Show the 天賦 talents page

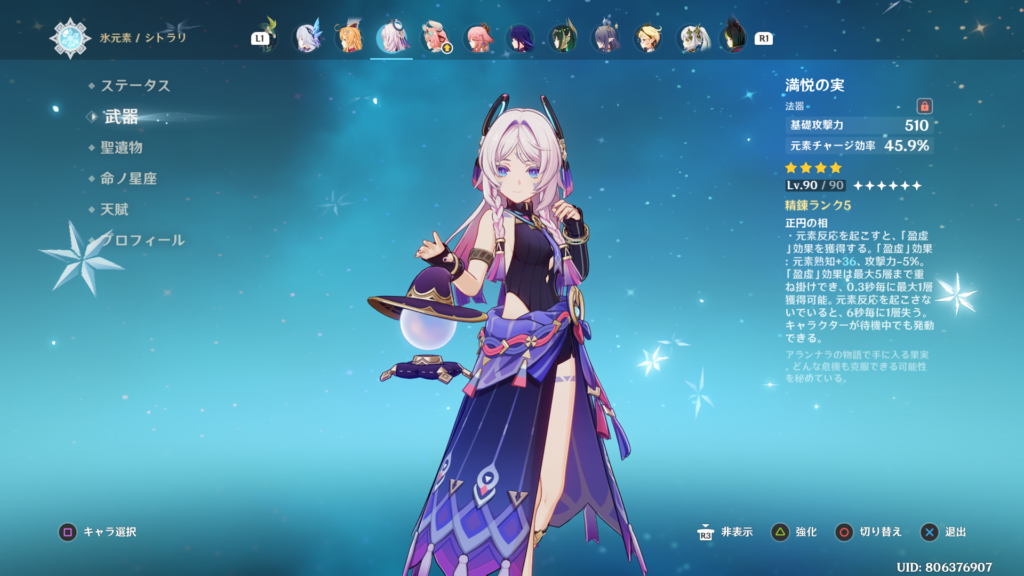click(x=114, y=210)
